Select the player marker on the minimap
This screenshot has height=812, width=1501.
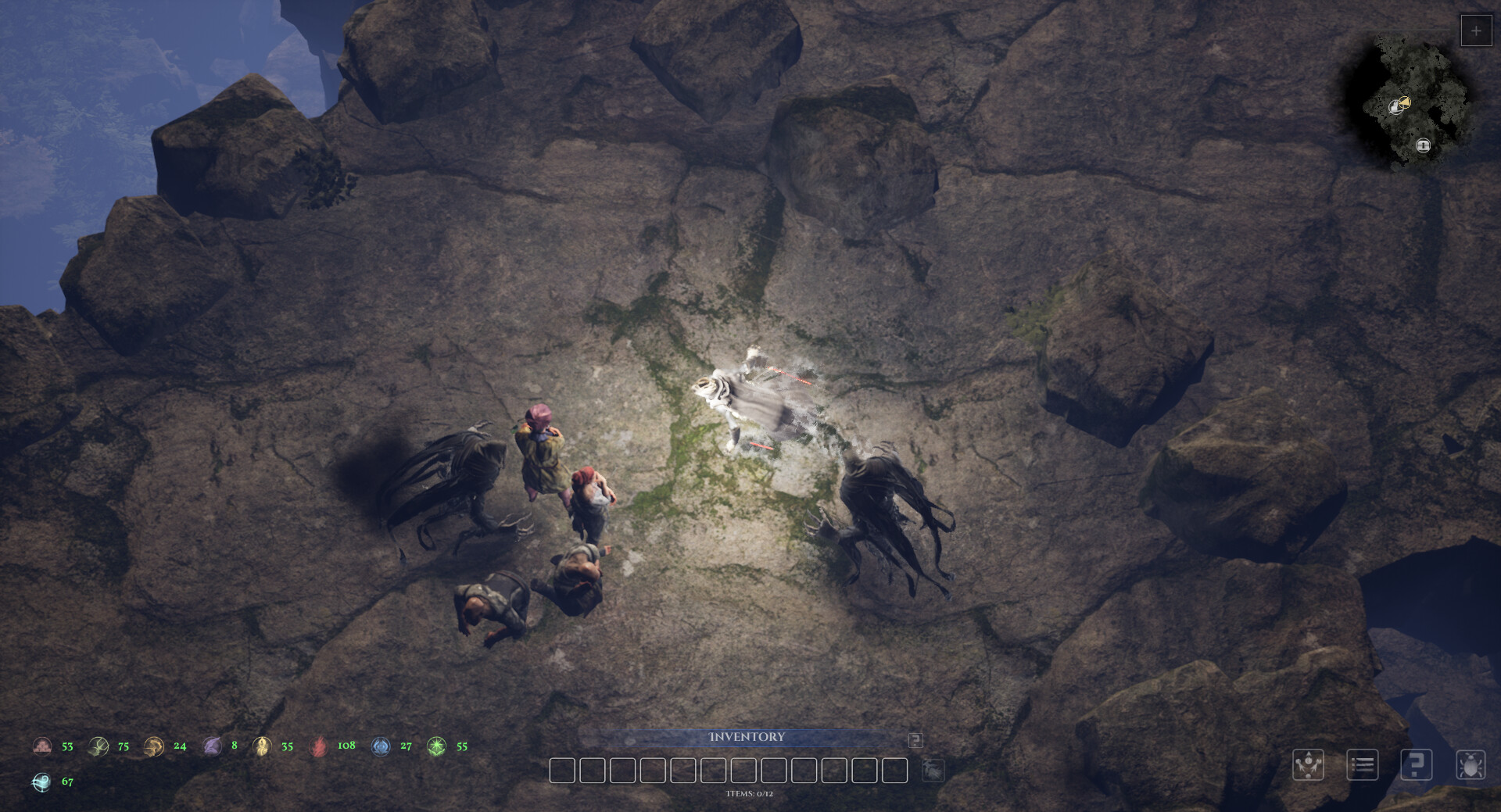click(x=1422, y=145)
